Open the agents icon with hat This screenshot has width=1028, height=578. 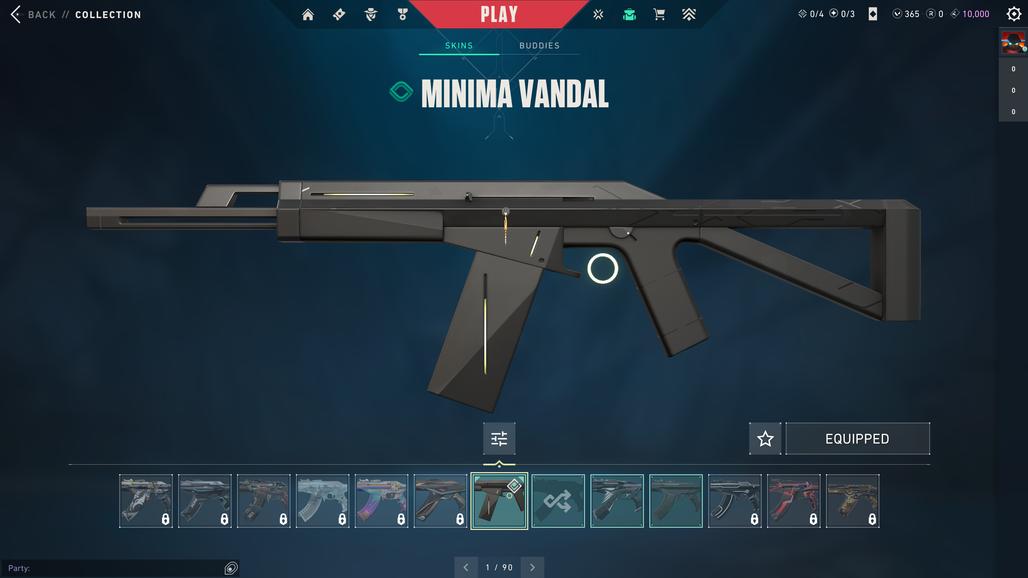371,14
